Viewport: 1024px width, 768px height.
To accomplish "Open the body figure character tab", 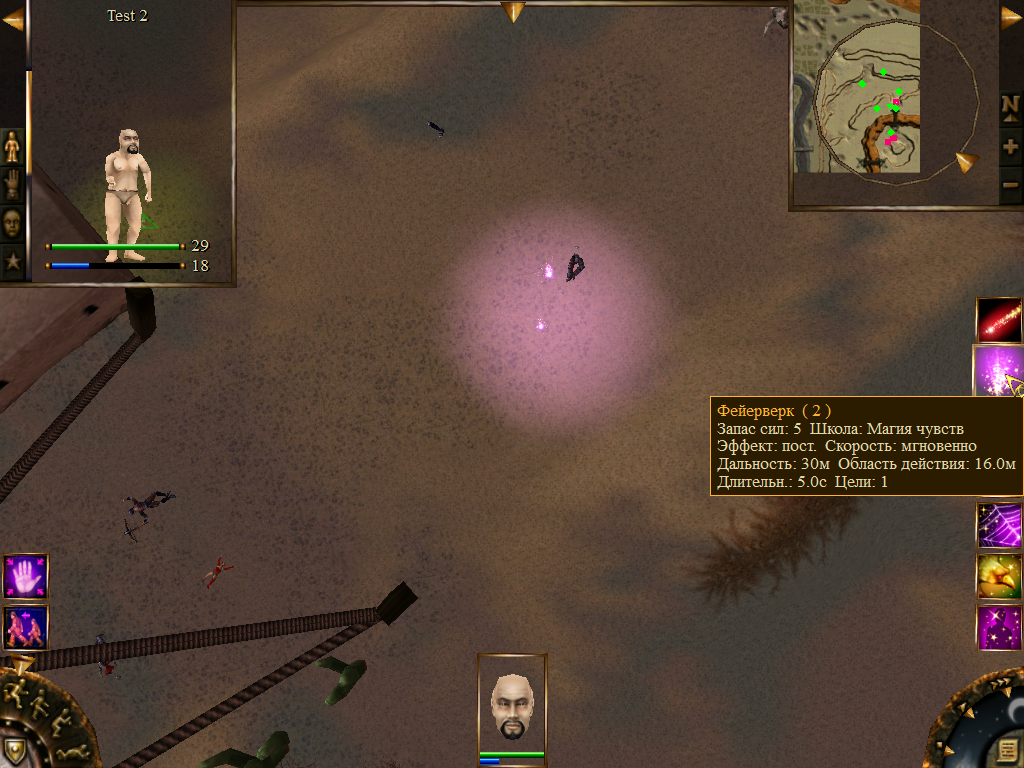I will [12, 146].
